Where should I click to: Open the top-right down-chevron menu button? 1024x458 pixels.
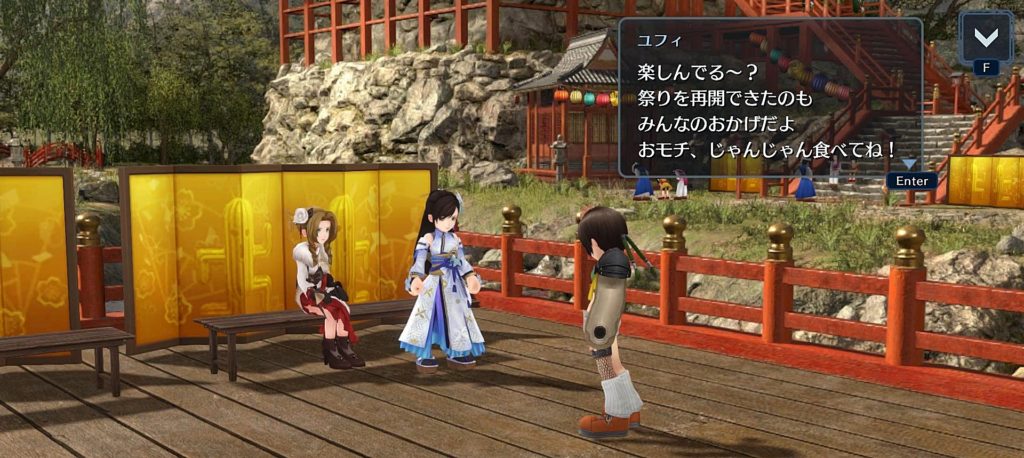[x=986, y=38]
